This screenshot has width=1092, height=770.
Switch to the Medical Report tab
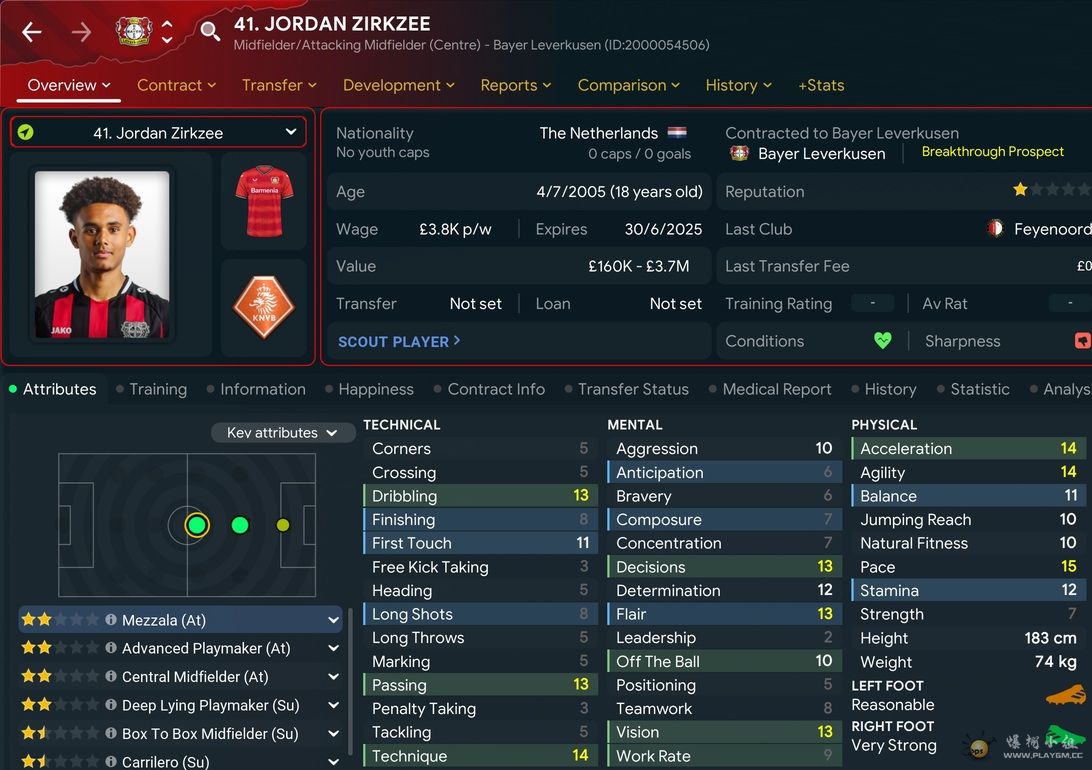point(776,389)
